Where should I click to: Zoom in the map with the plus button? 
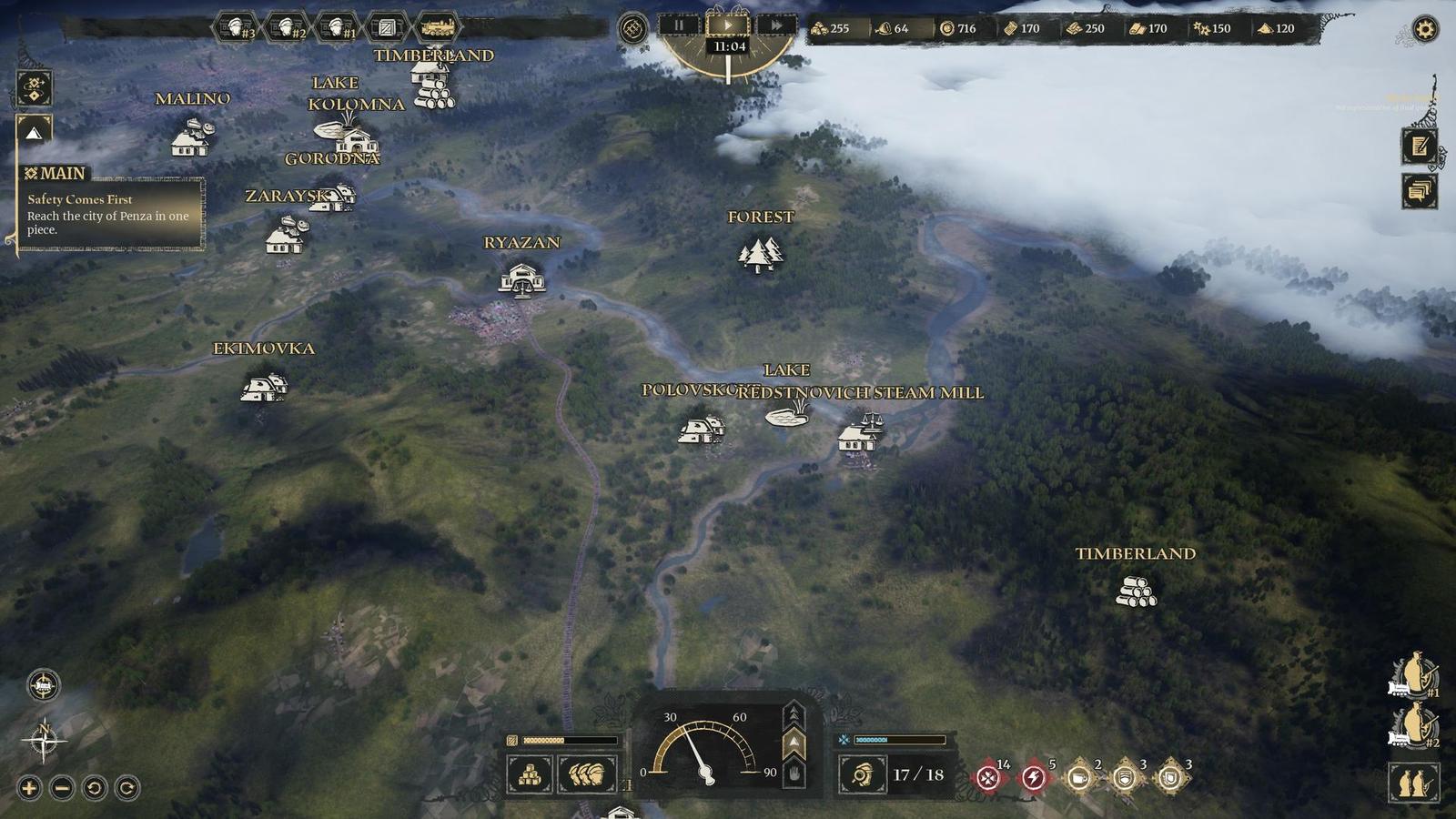[29, 788]
